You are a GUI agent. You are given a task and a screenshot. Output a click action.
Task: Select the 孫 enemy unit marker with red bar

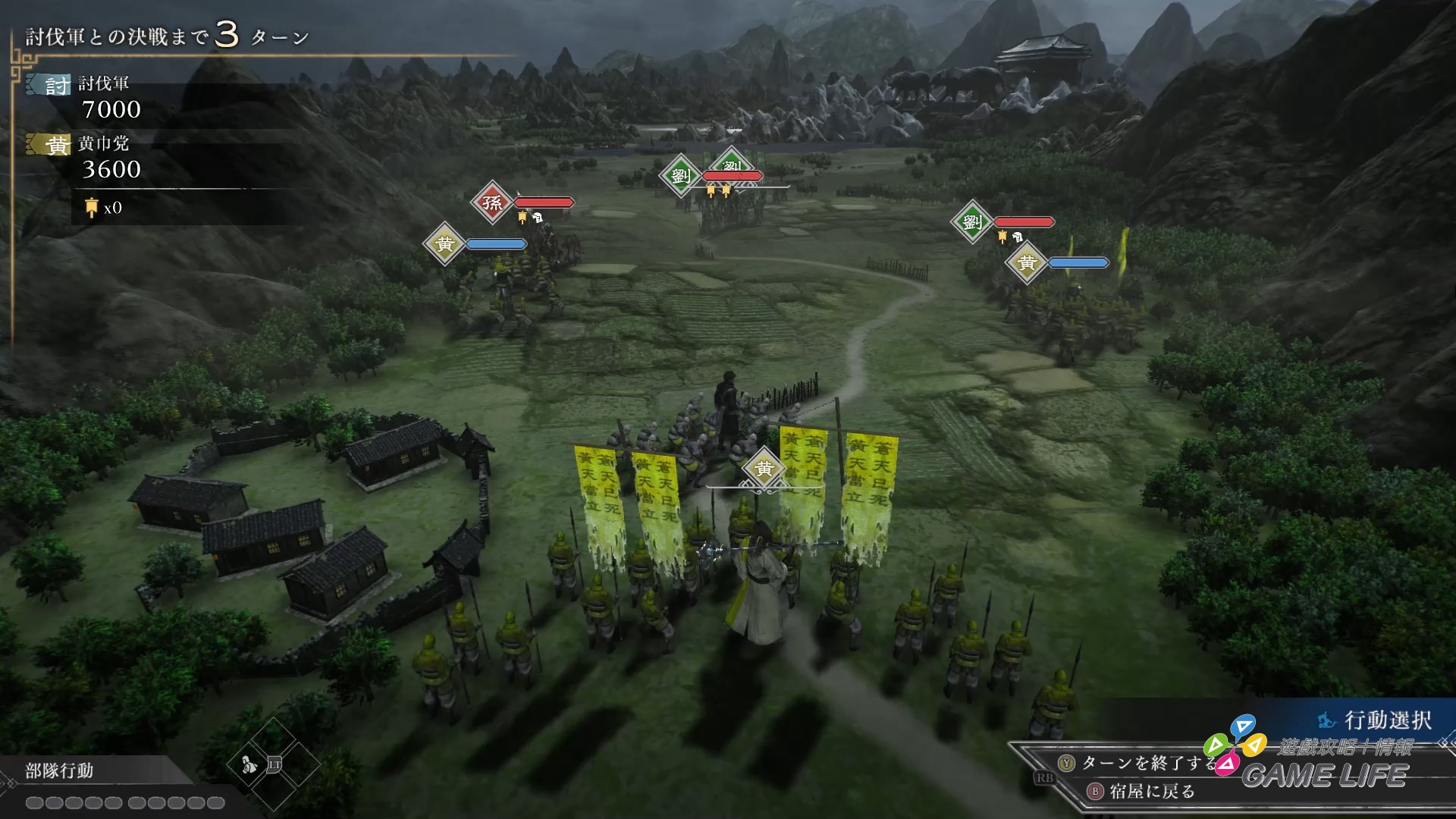click(491, 202)
